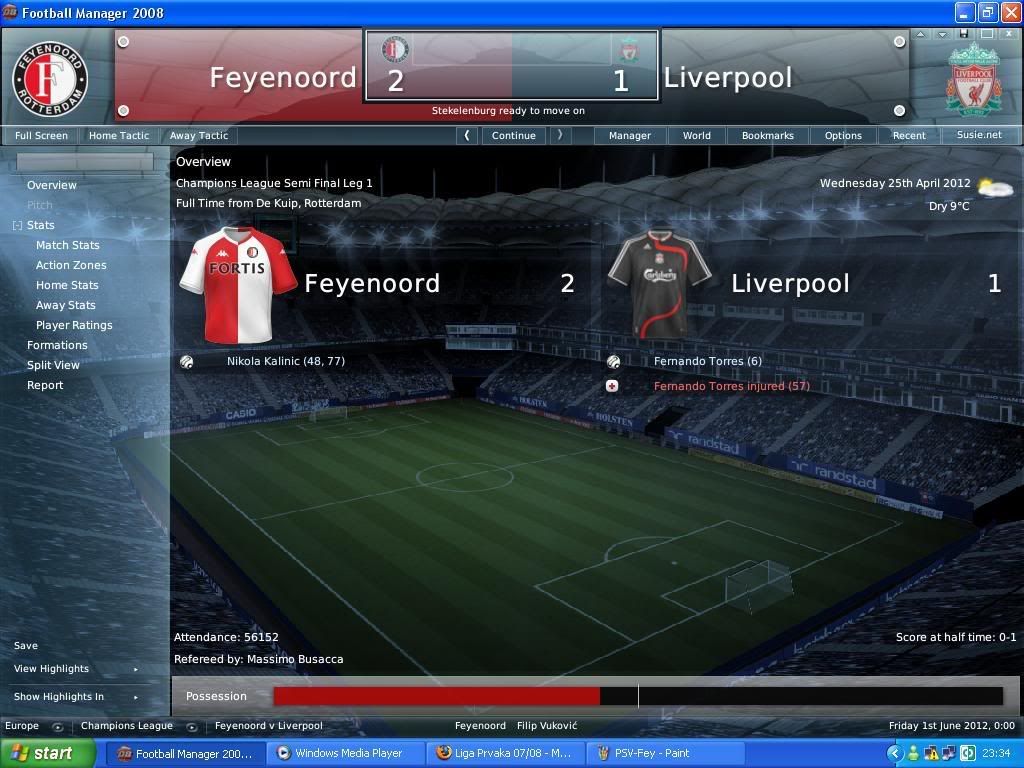Image resolution: width=1024 pixels, height=768 pixels.
Task: Collapse the Stats section expander
Action: tap(17, 226)
